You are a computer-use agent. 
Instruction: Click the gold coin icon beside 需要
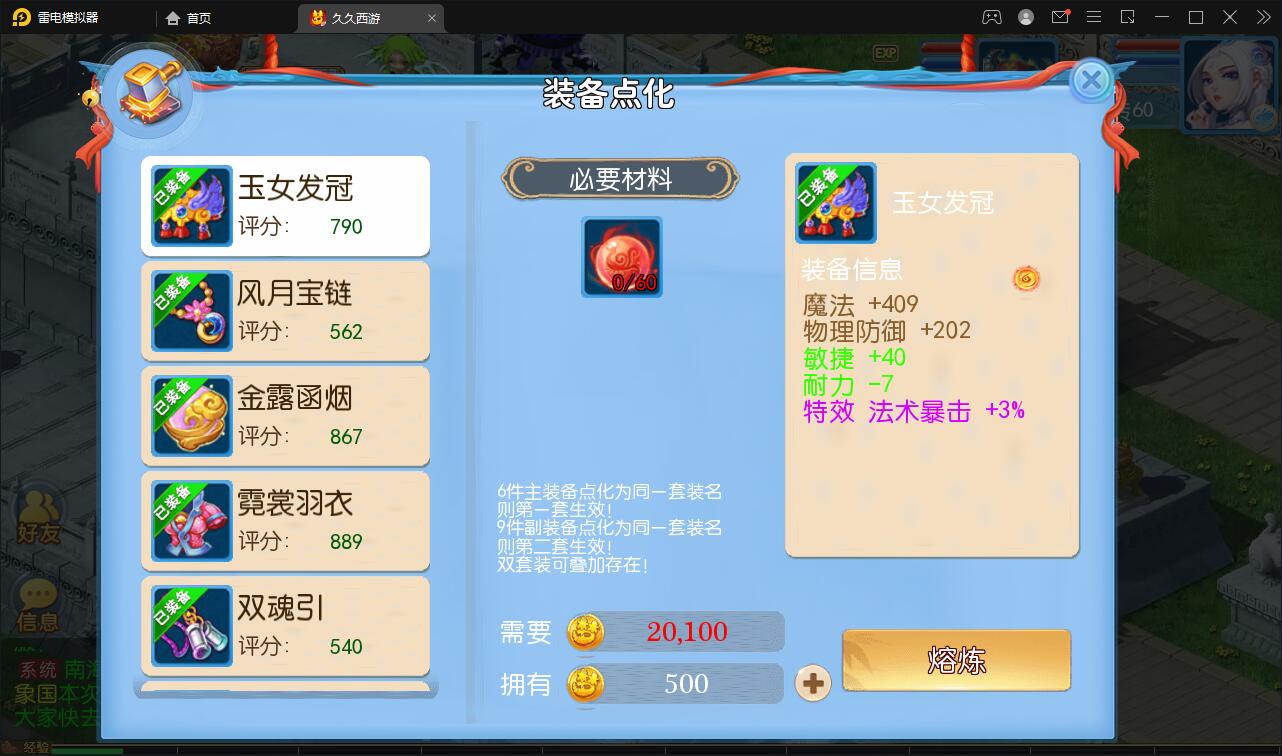pyautogui.click(x=585, y=632)
